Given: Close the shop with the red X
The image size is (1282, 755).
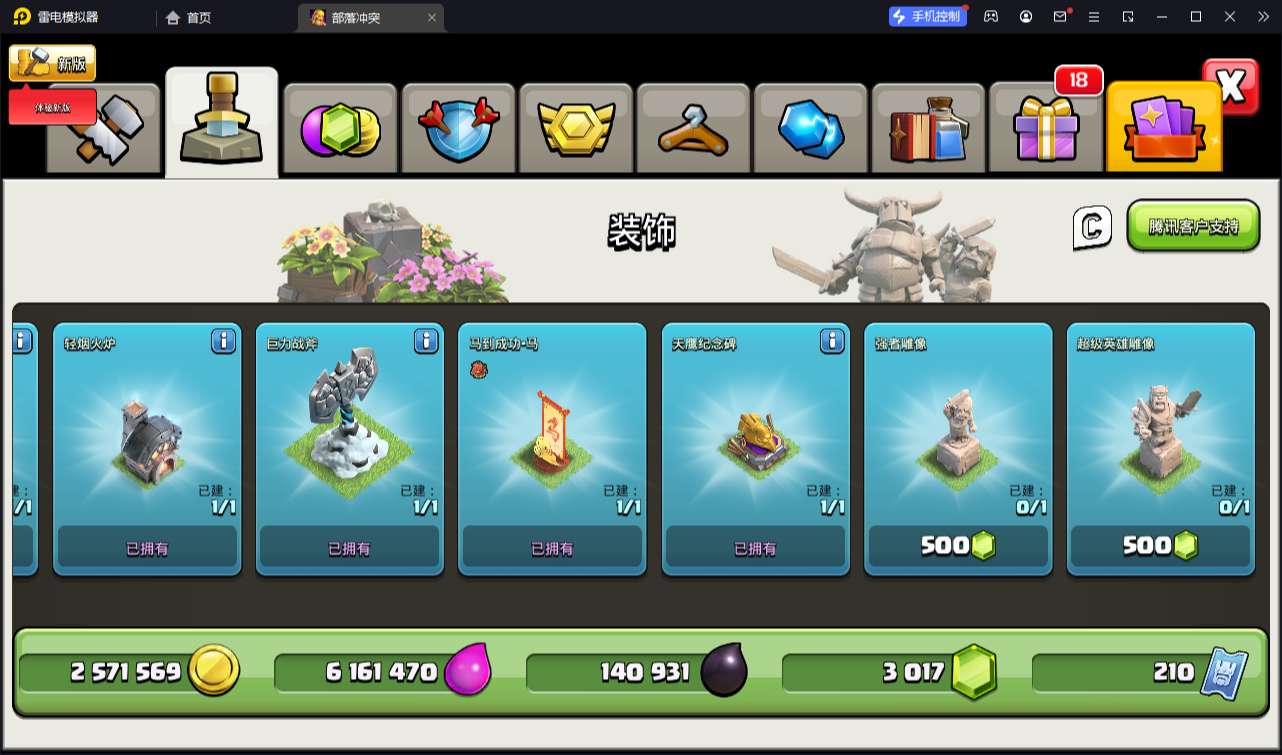Looking at the screenshot, I should pos(1231,87).
